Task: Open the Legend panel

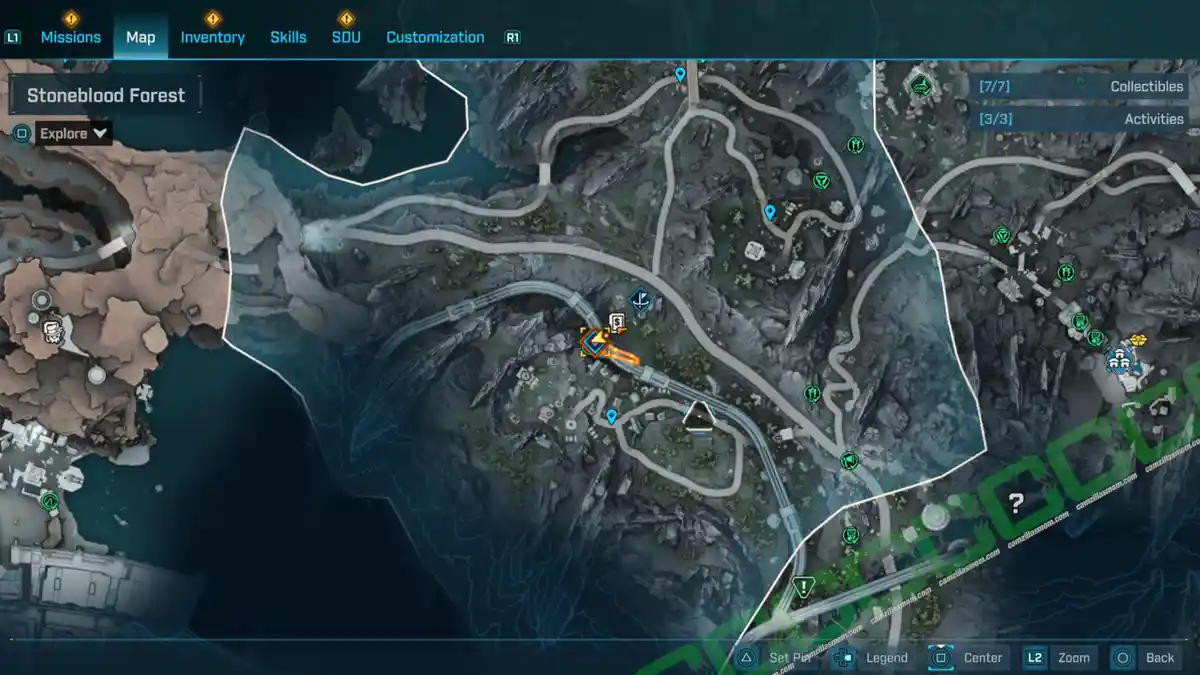Action: [875, 657]
